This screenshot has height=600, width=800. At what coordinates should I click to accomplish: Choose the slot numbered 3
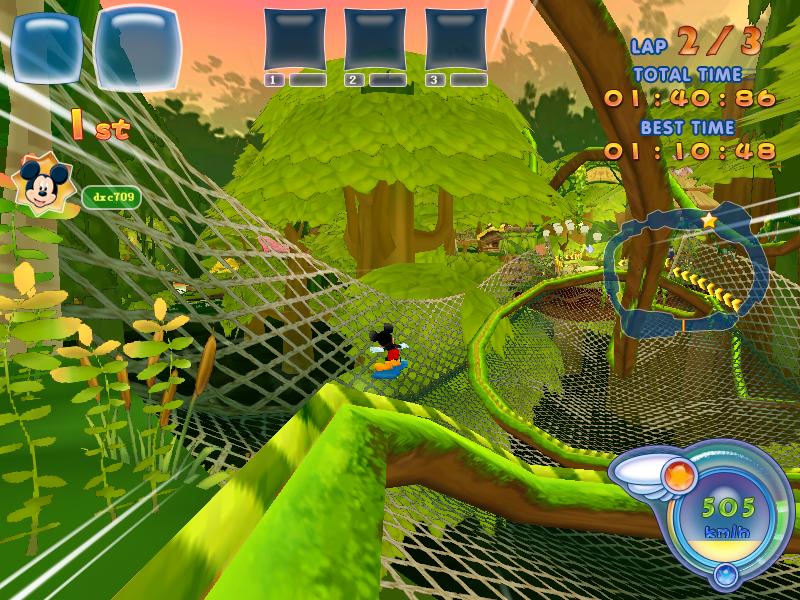[x=456, y=40]
